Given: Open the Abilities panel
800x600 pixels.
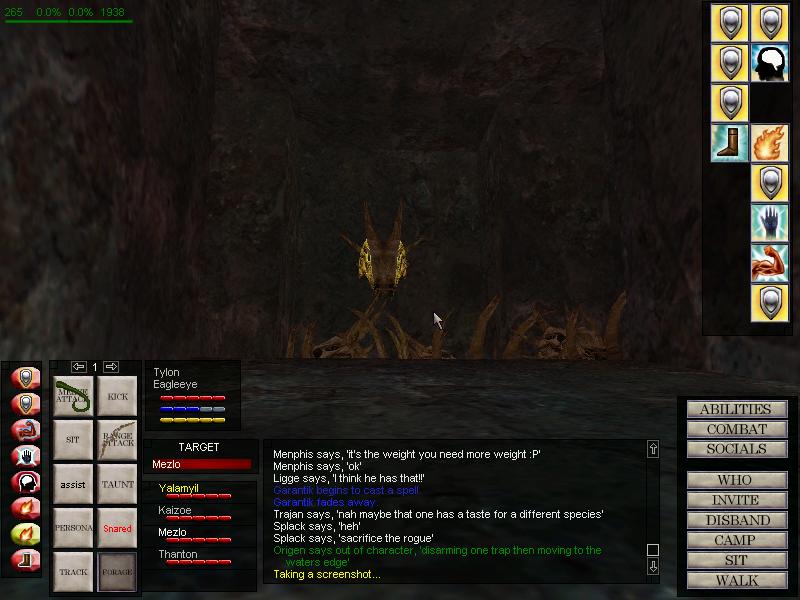Looking at the screenshot, I should tap(735, 409).
